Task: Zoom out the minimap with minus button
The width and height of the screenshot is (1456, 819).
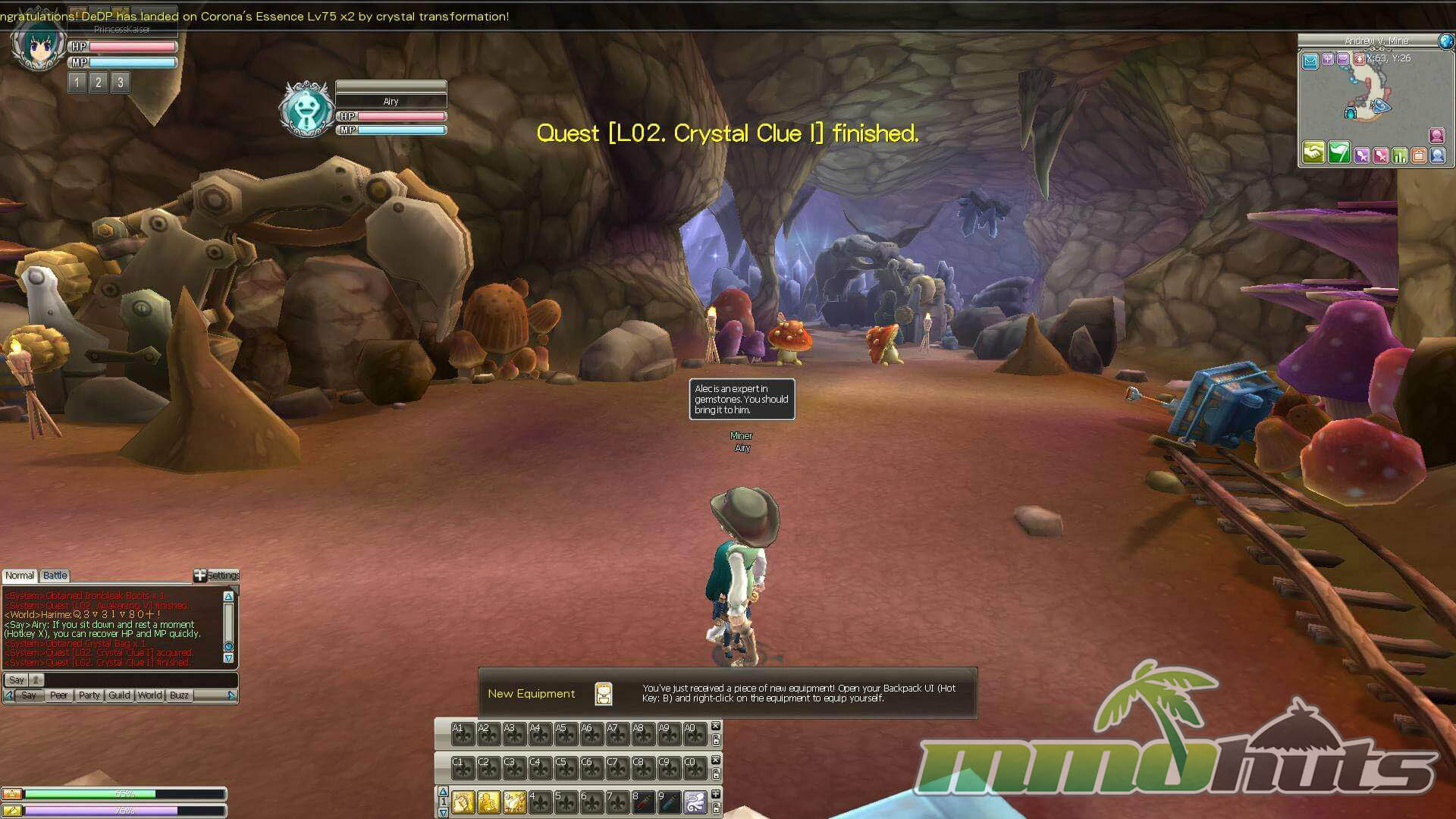Action: click(x=1343, y=59)
